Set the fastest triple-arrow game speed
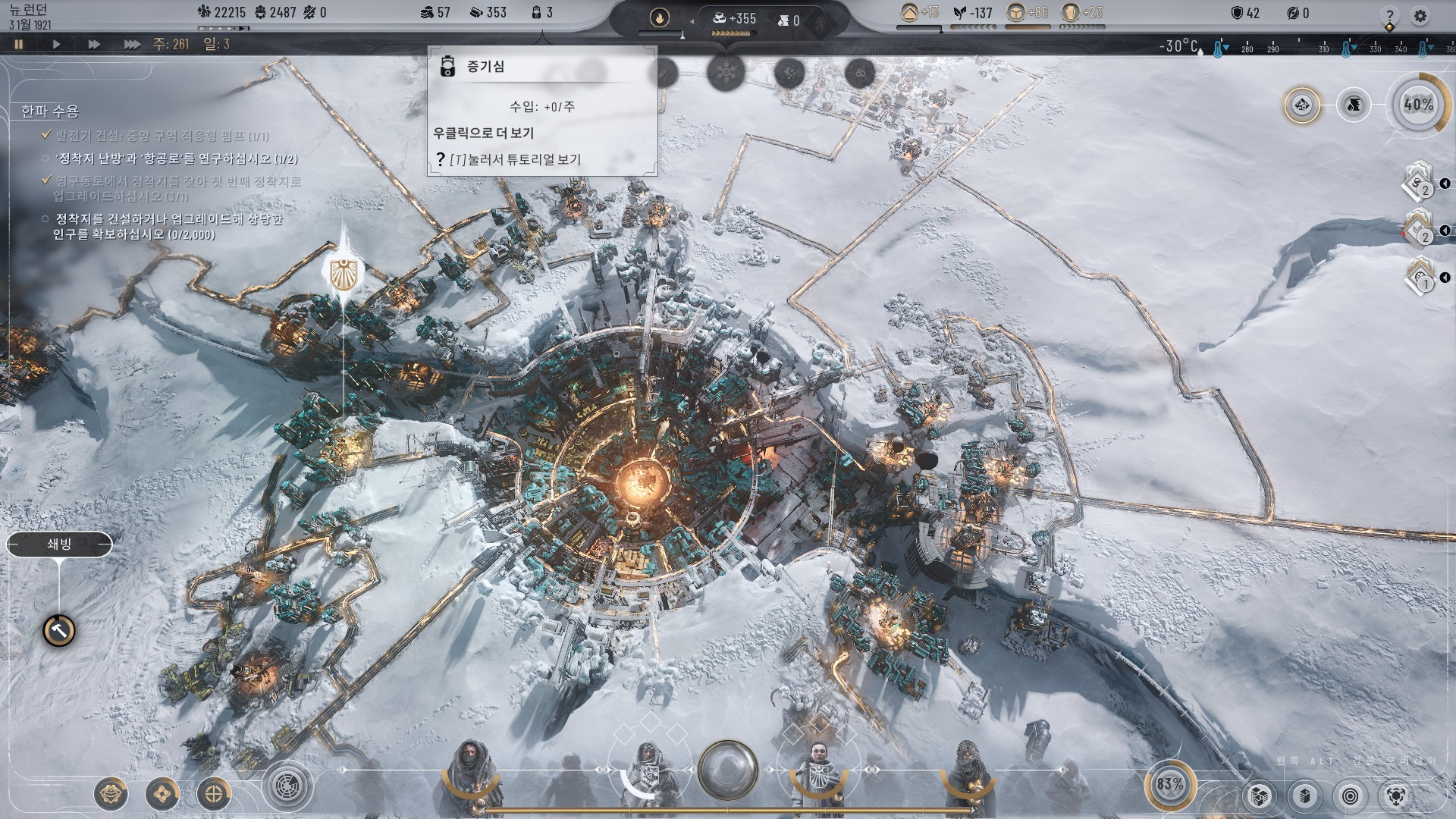Image resolution: width=1456 pixels, height=819 pixels. coord(132,44)
